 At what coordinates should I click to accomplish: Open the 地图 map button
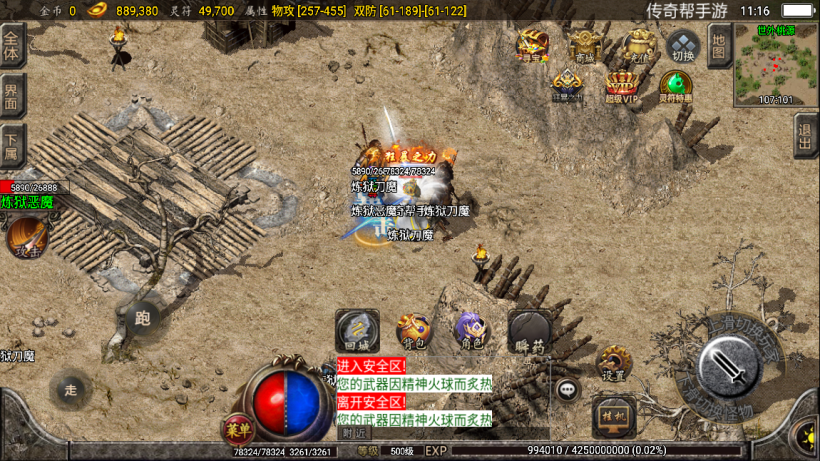point(719,45)
